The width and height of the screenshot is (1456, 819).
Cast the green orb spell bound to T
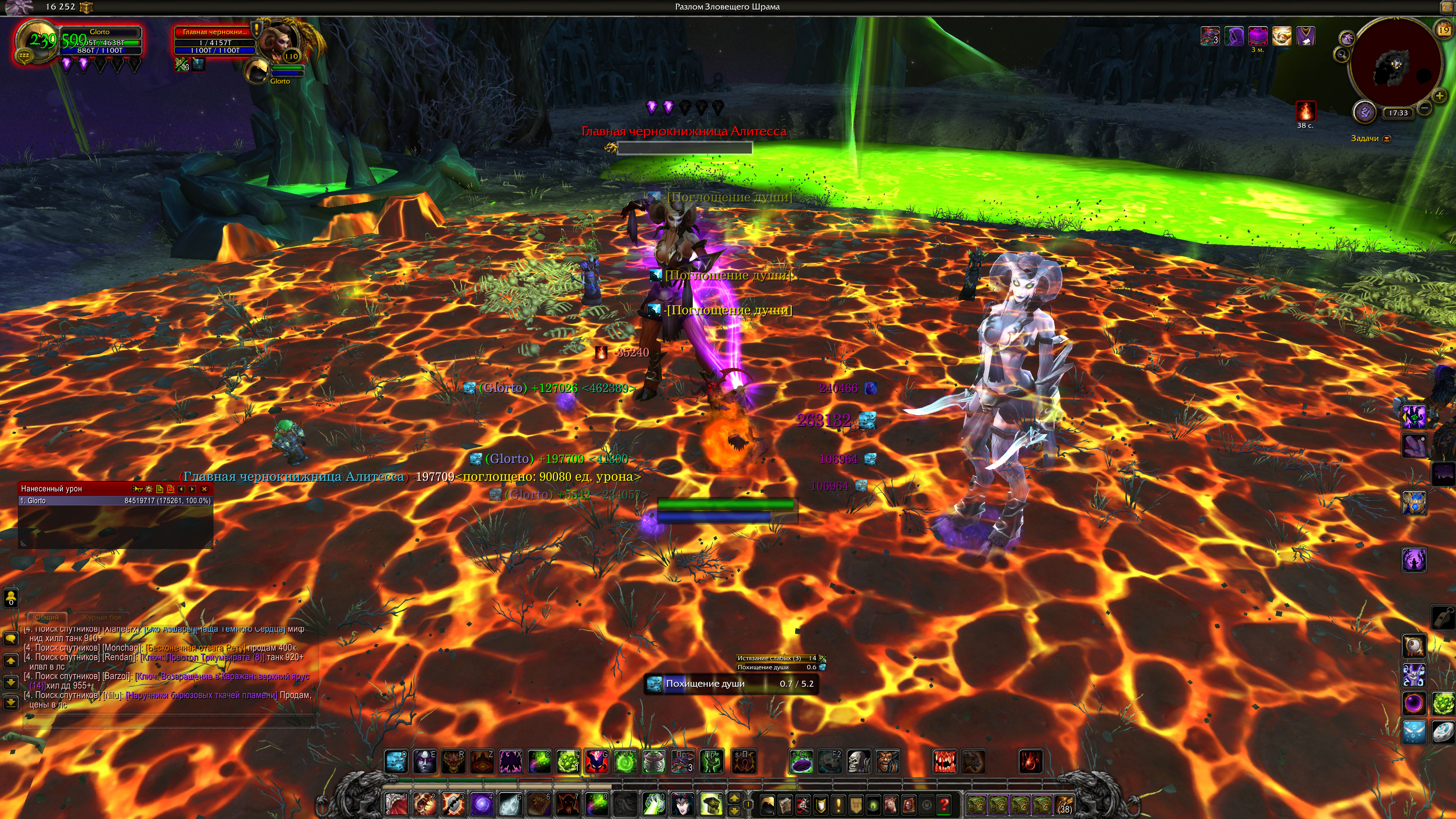pyautogui.click(x=625, y=762)
